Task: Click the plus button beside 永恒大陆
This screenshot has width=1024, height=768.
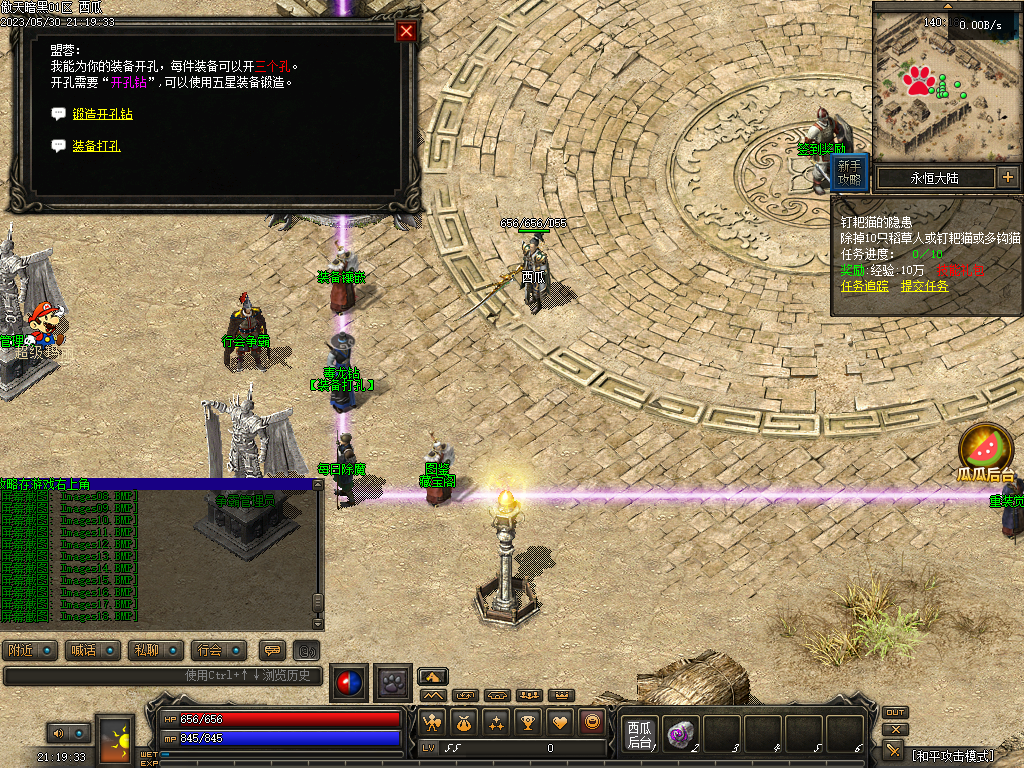Action: click(x=1007, y=177)
